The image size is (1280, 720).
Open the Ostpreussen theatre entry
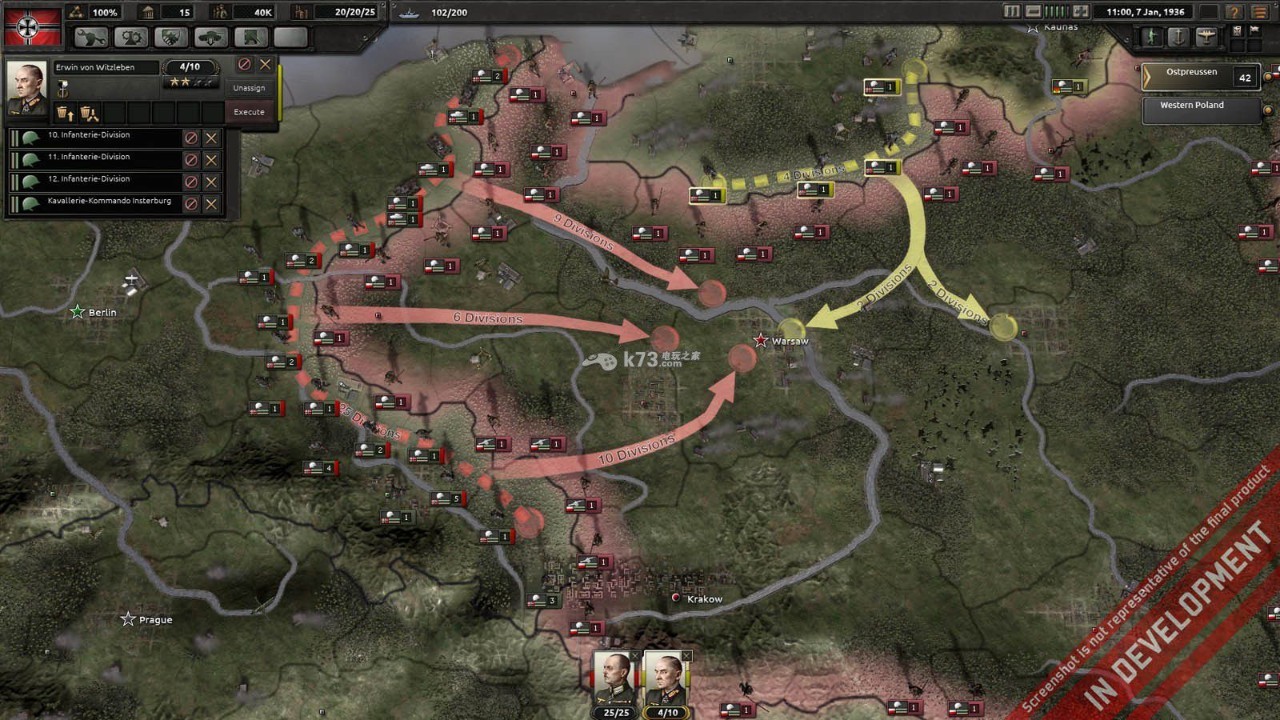coord(1200,77)
